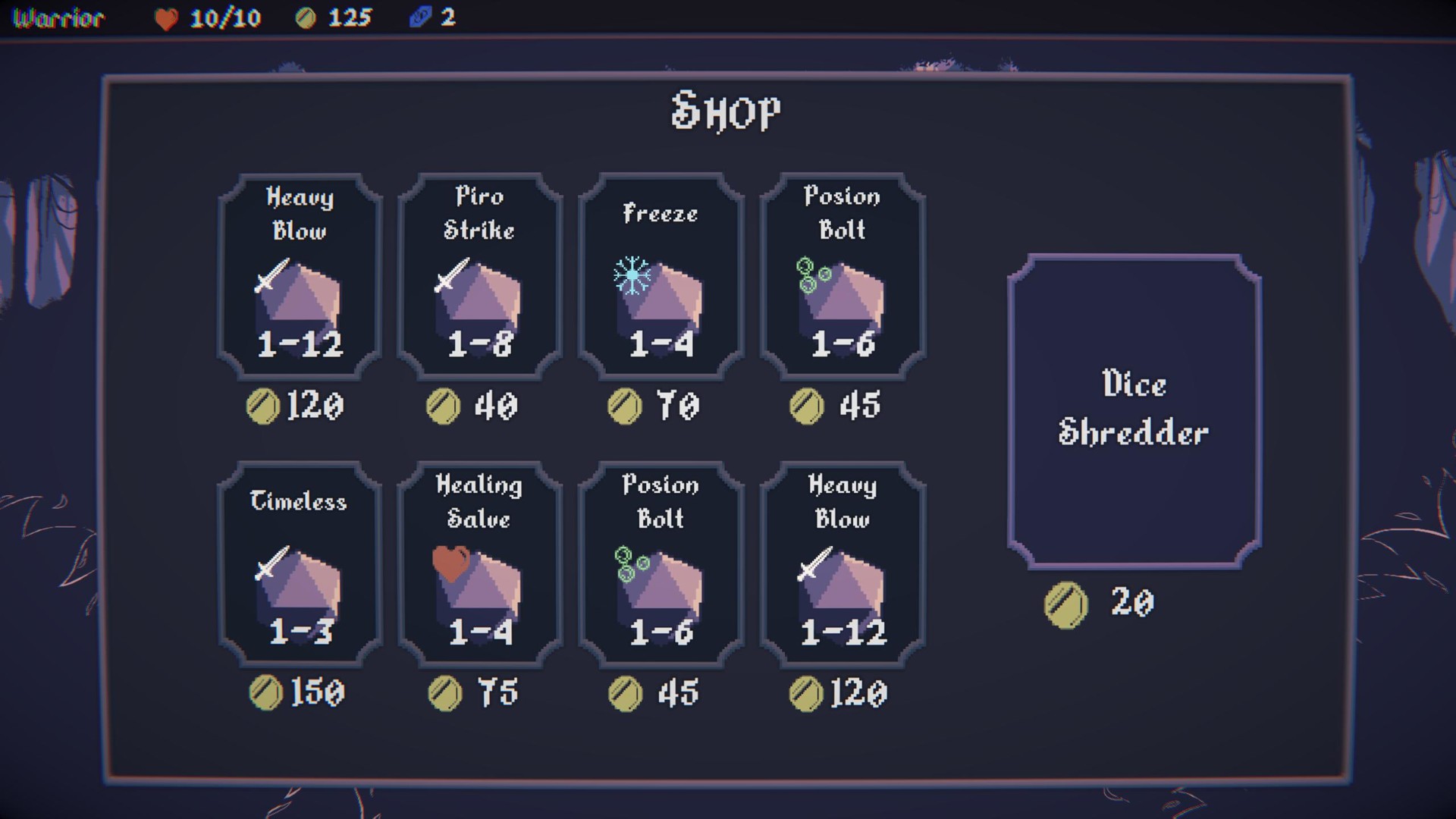
Task: Click the Warrior label in the top bar
Action: pyautogui.click(x=57, y=18)
